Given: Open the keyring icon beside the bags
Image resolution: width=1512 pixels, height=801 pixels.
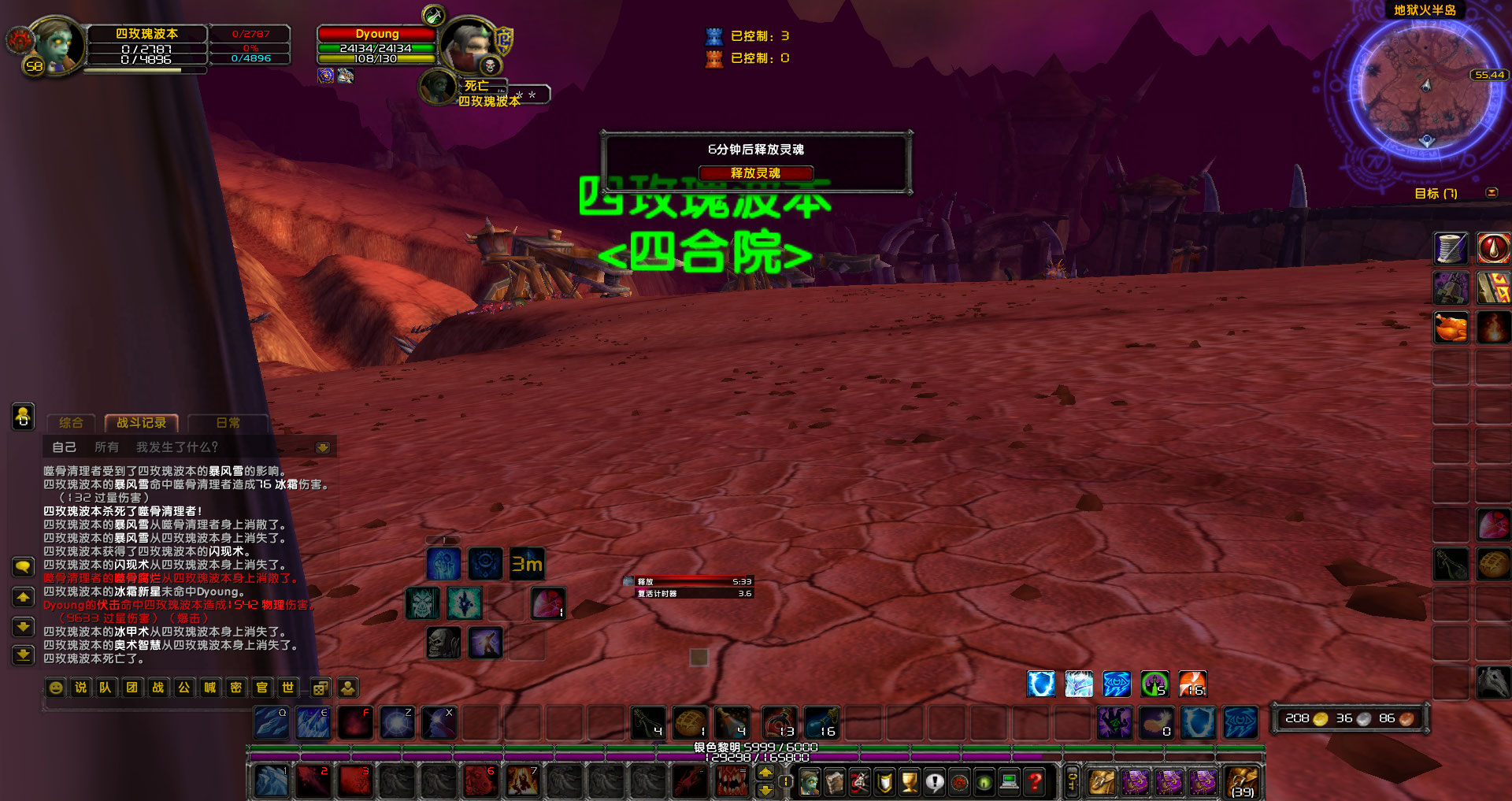Looking at the screenshot, I should tap(1071, 781).
